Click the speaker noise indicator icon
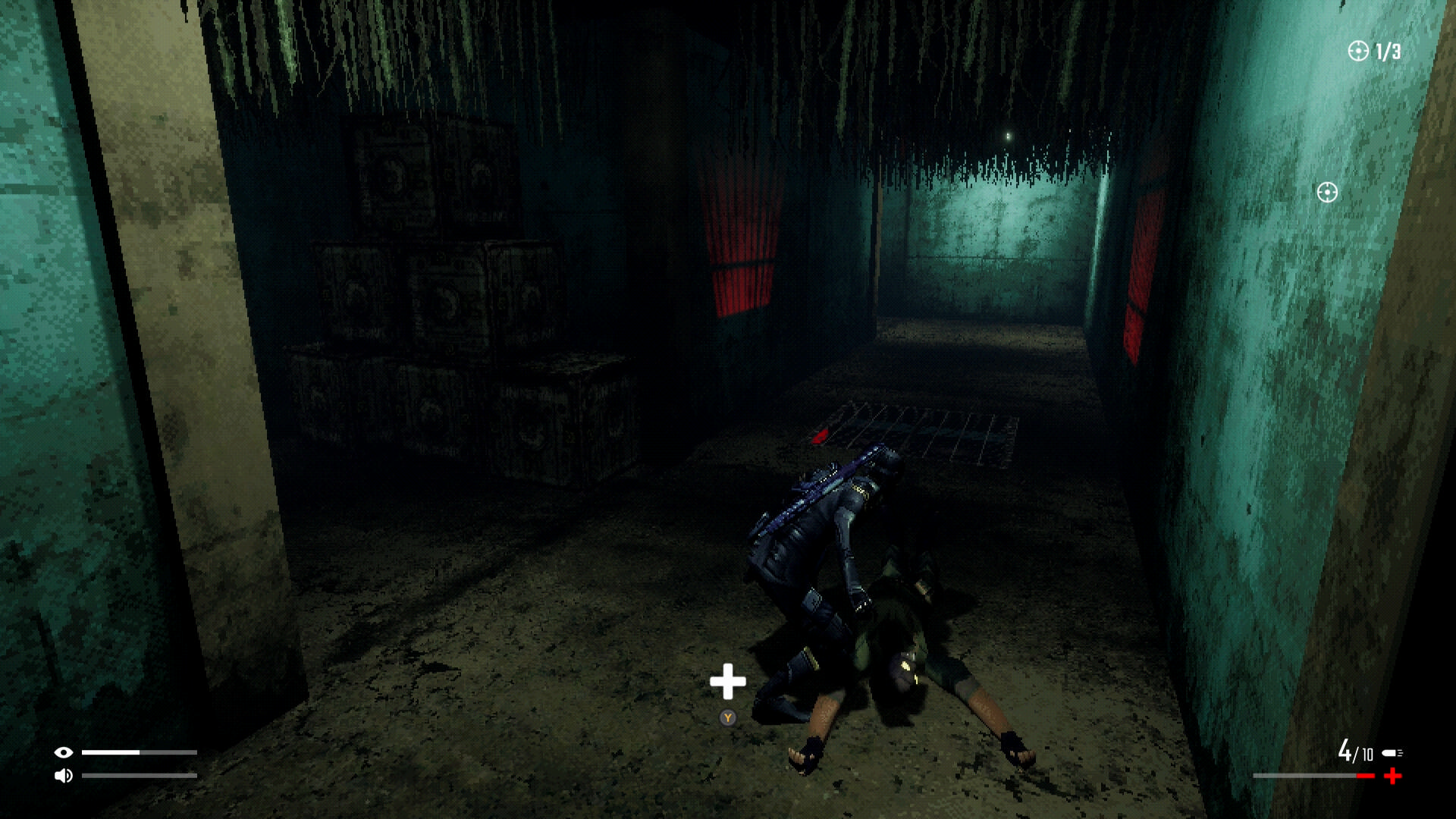Screen dimensions: 1456x819 coord(64,776)
